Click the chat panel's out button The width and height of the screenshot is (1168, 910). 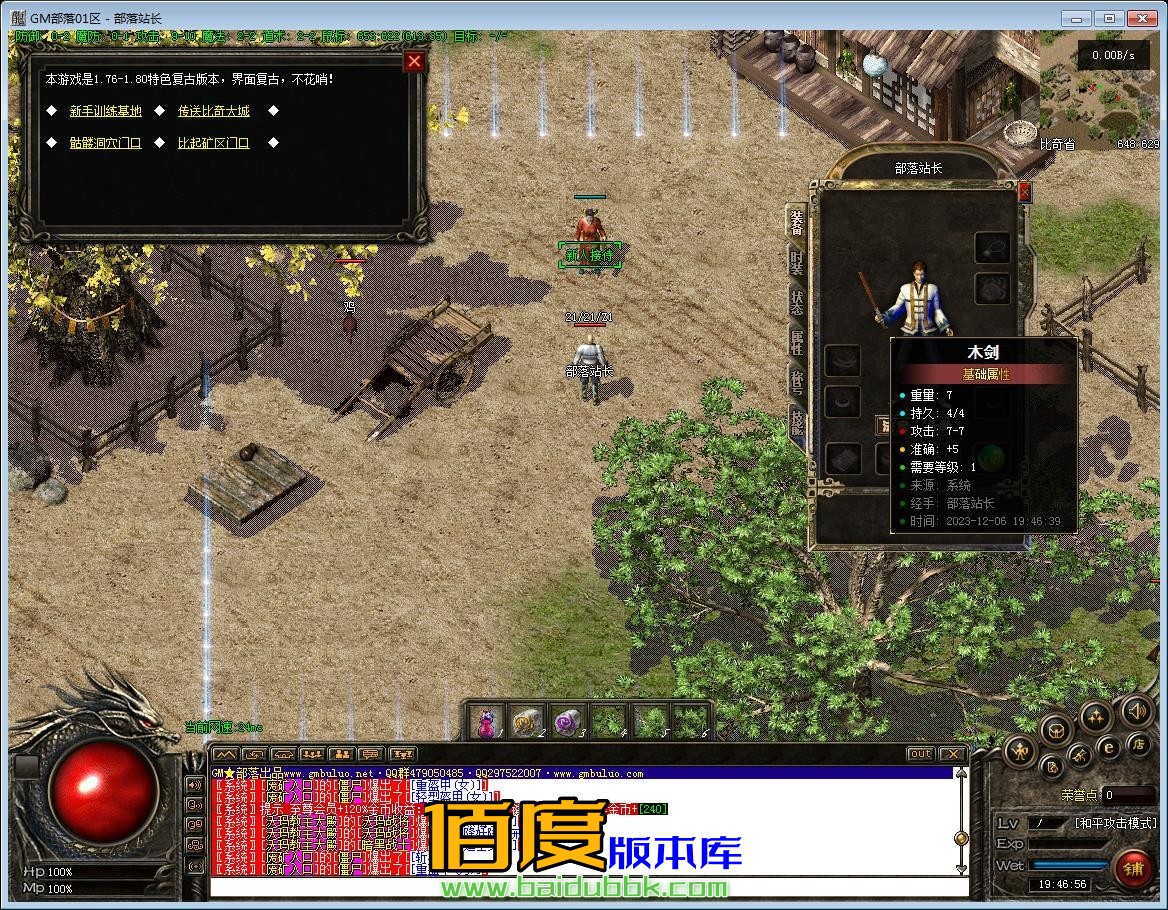coord(920,753)
